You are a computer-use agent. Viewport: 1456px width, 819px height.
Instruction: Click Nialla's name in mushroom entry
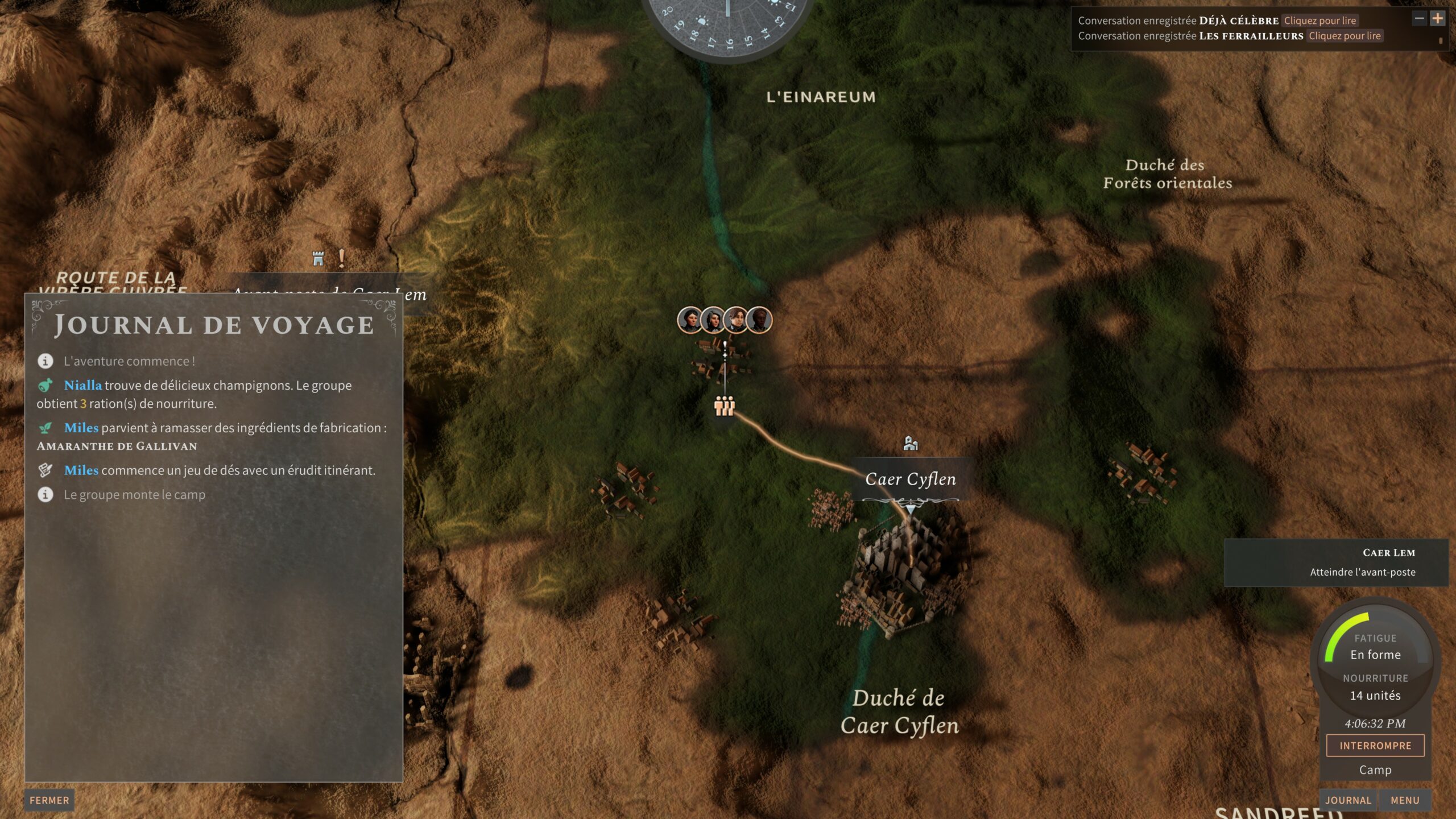coord(83,385)
